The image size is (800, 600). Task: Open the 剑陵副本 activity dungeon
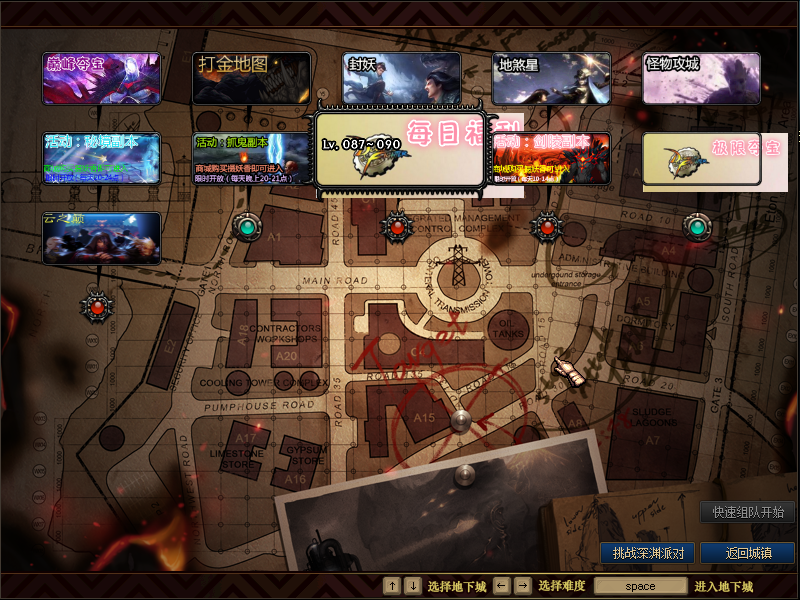pyautogui.click(x=552, y=159)
